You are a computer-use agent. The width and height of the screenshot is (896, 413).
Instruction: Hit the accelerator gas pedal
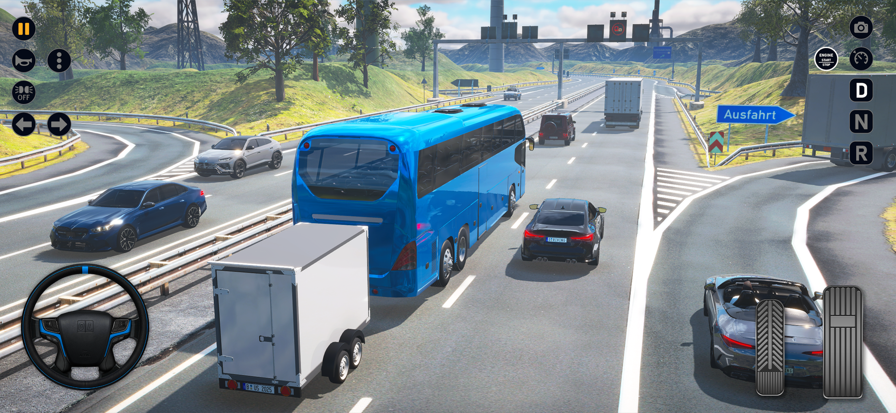[x=842, y=341]
